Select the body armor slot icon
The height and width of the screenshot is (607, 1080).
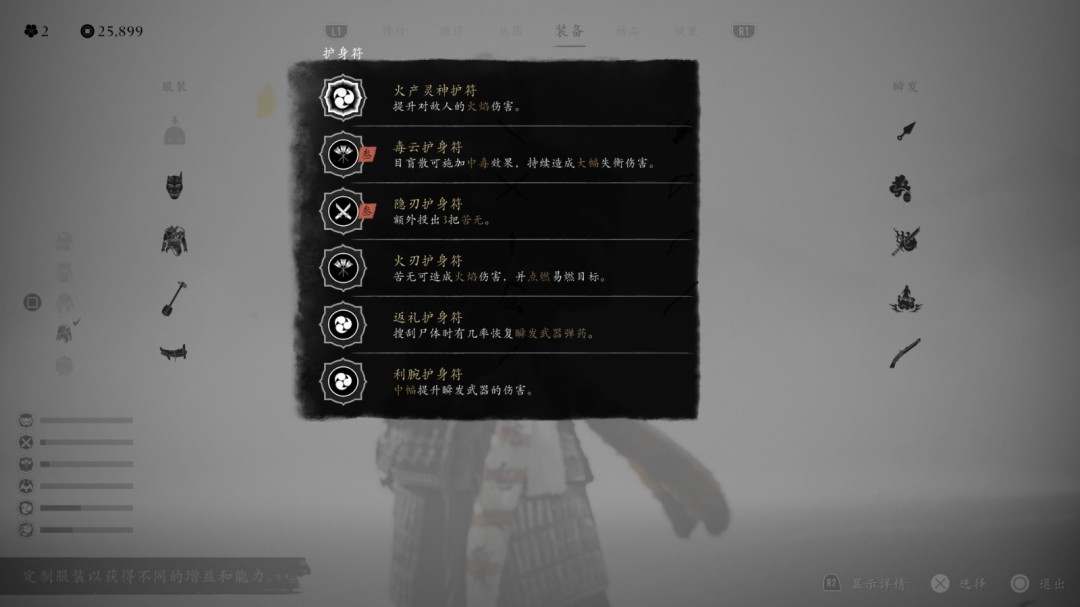175,240
